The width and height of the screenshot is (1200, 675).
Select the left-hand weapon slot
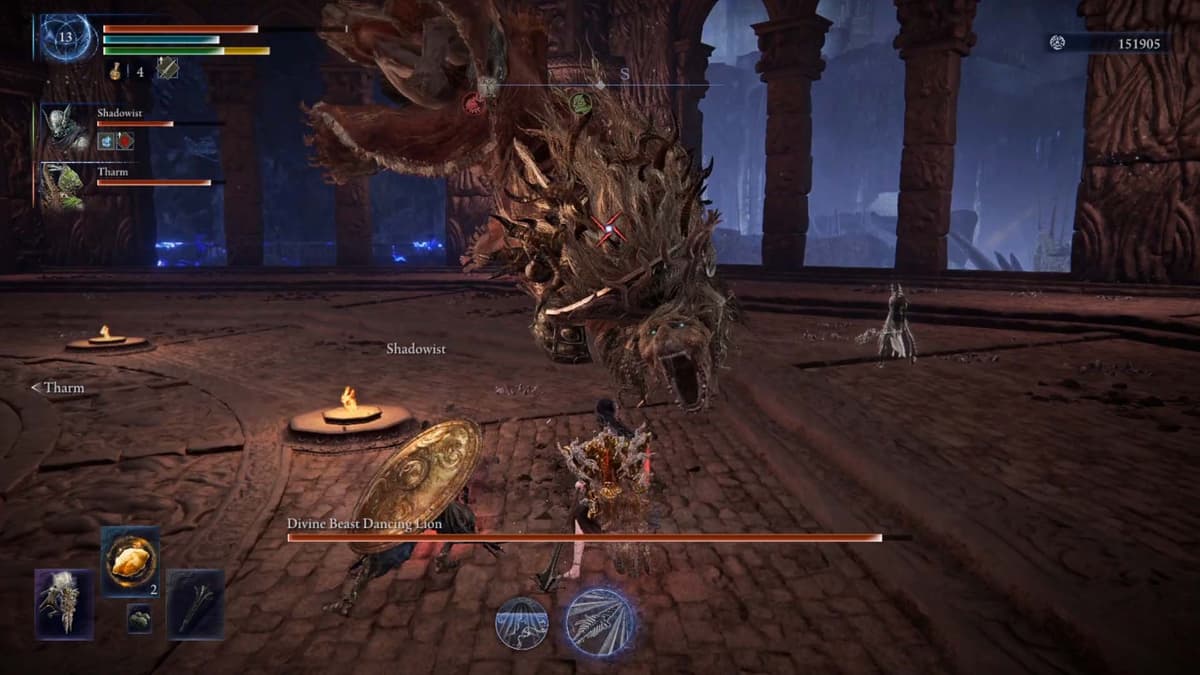point(65,604)
